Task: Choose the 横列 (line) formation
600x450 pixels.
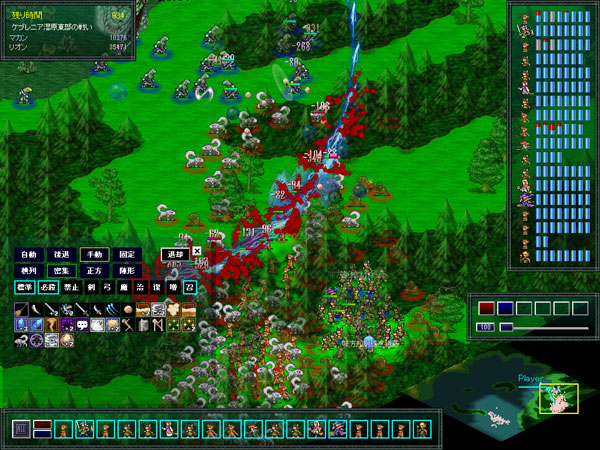Action: coord(28,270)
